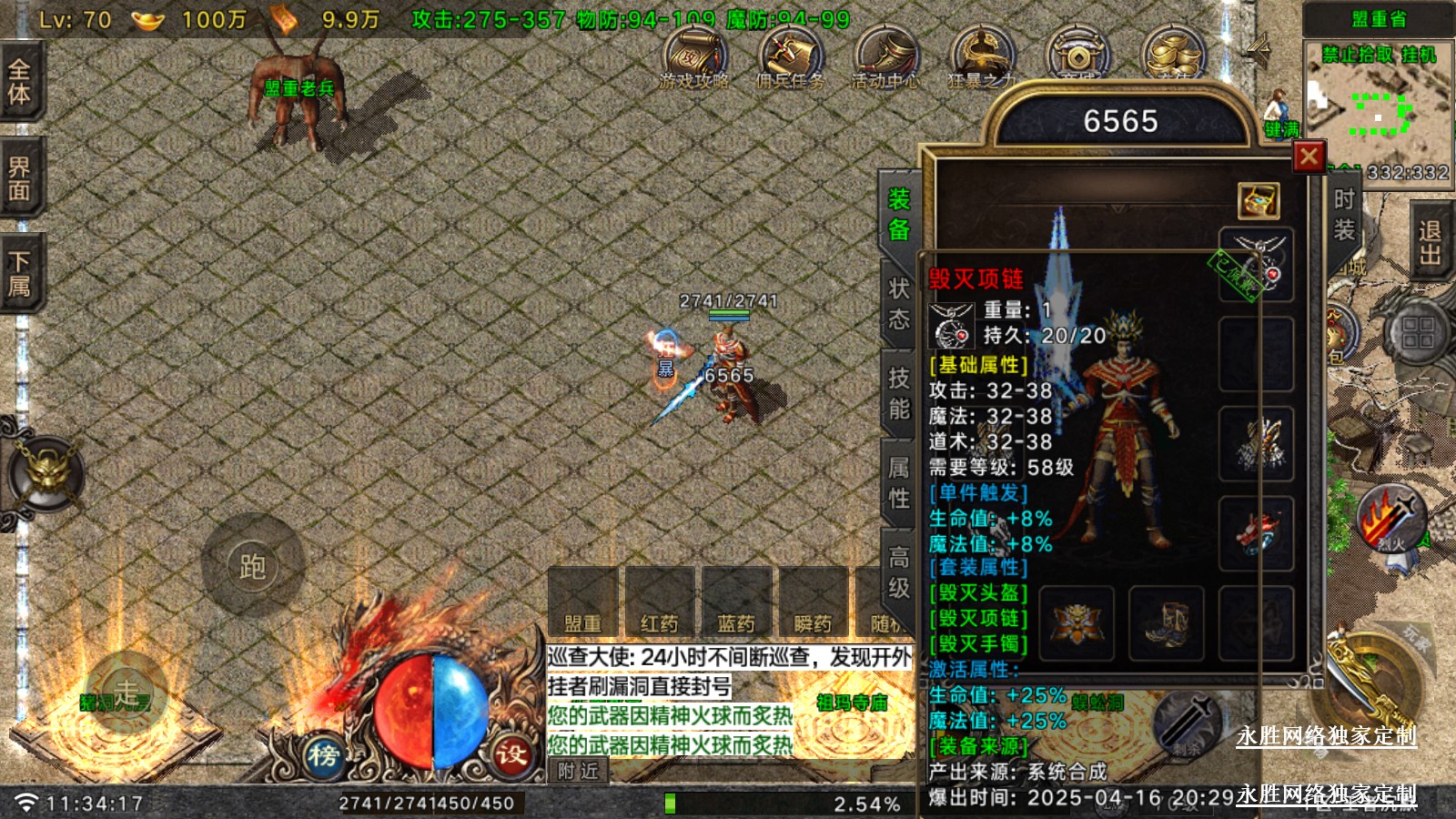The height and width of the screenshot is (819, 1456).
Task: Open the 佣兵任务 mercenary quest icon
Action: pos(790,60)
